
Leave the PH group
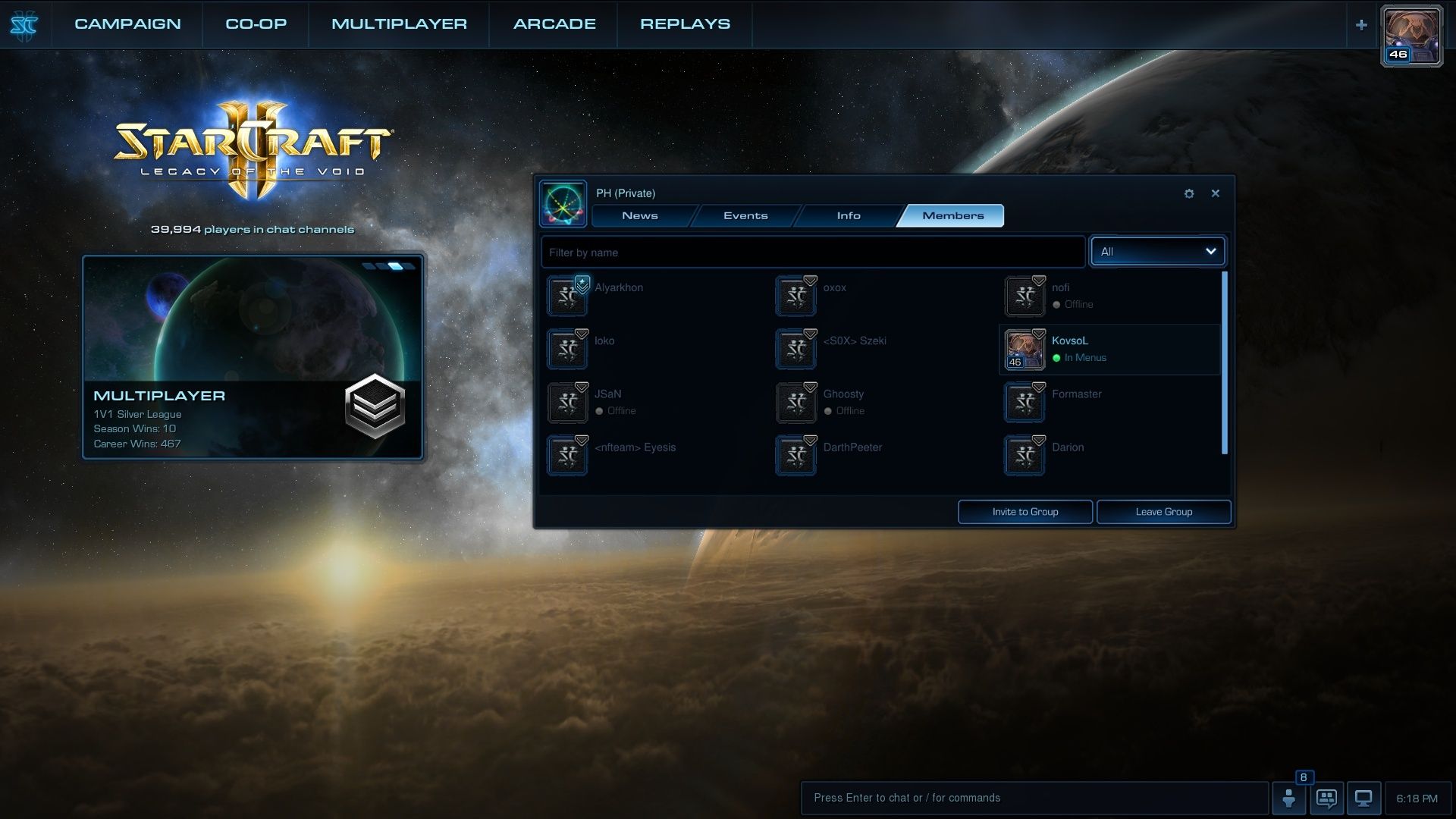(x=1163, y=512)
